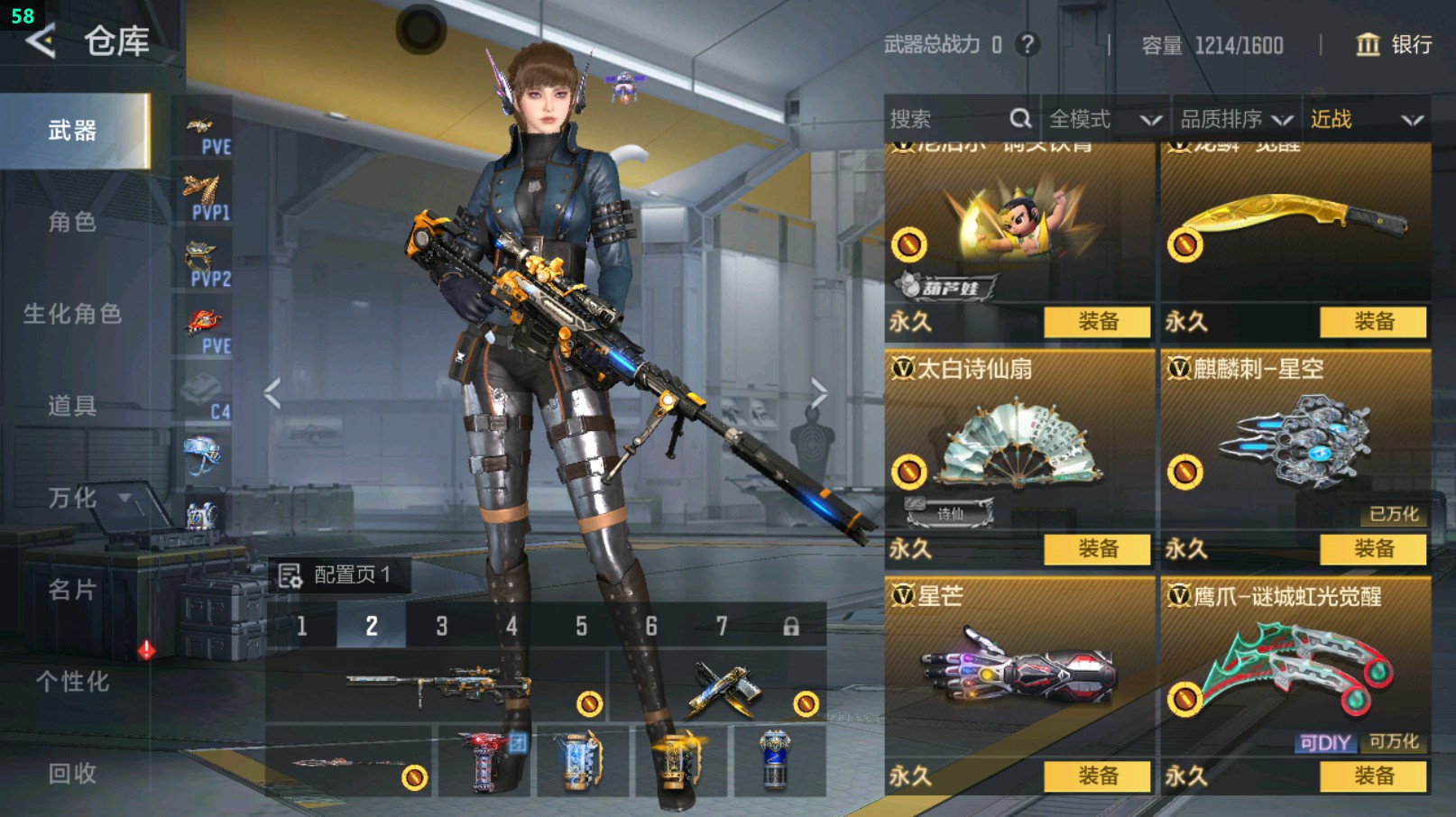The width and height of the screenshot is (1456, 817).
Task: Go to the 回收 tab
Action: [x=72, y=774]
